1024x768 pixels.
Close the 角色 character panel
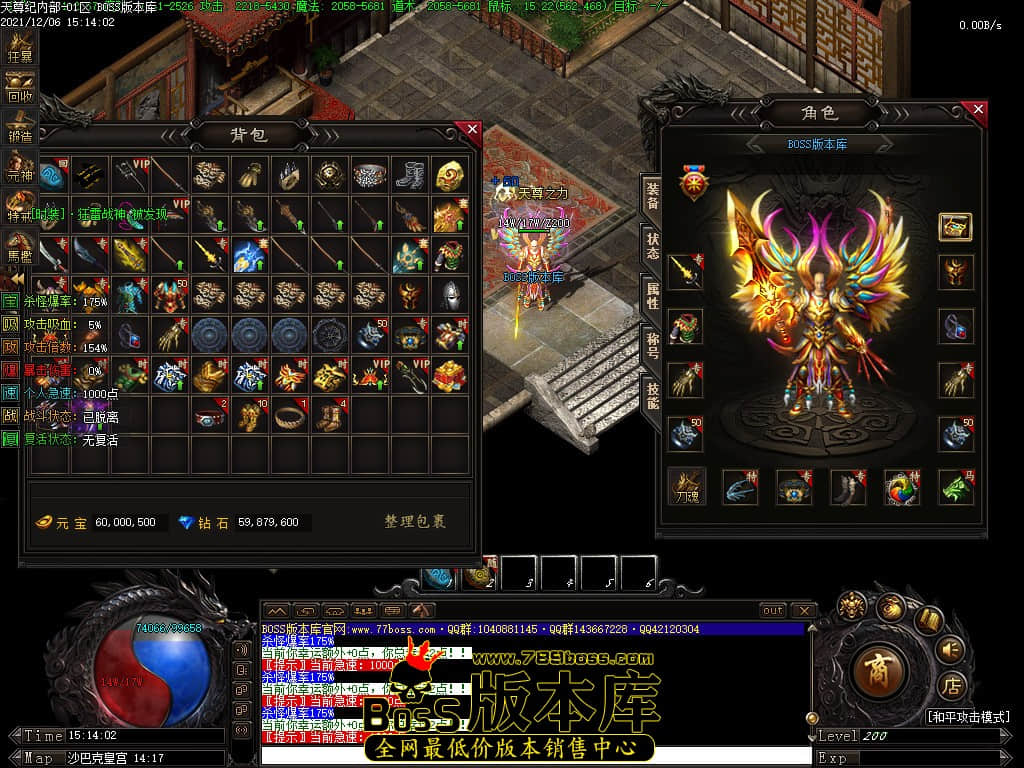(x=978, y=109)
